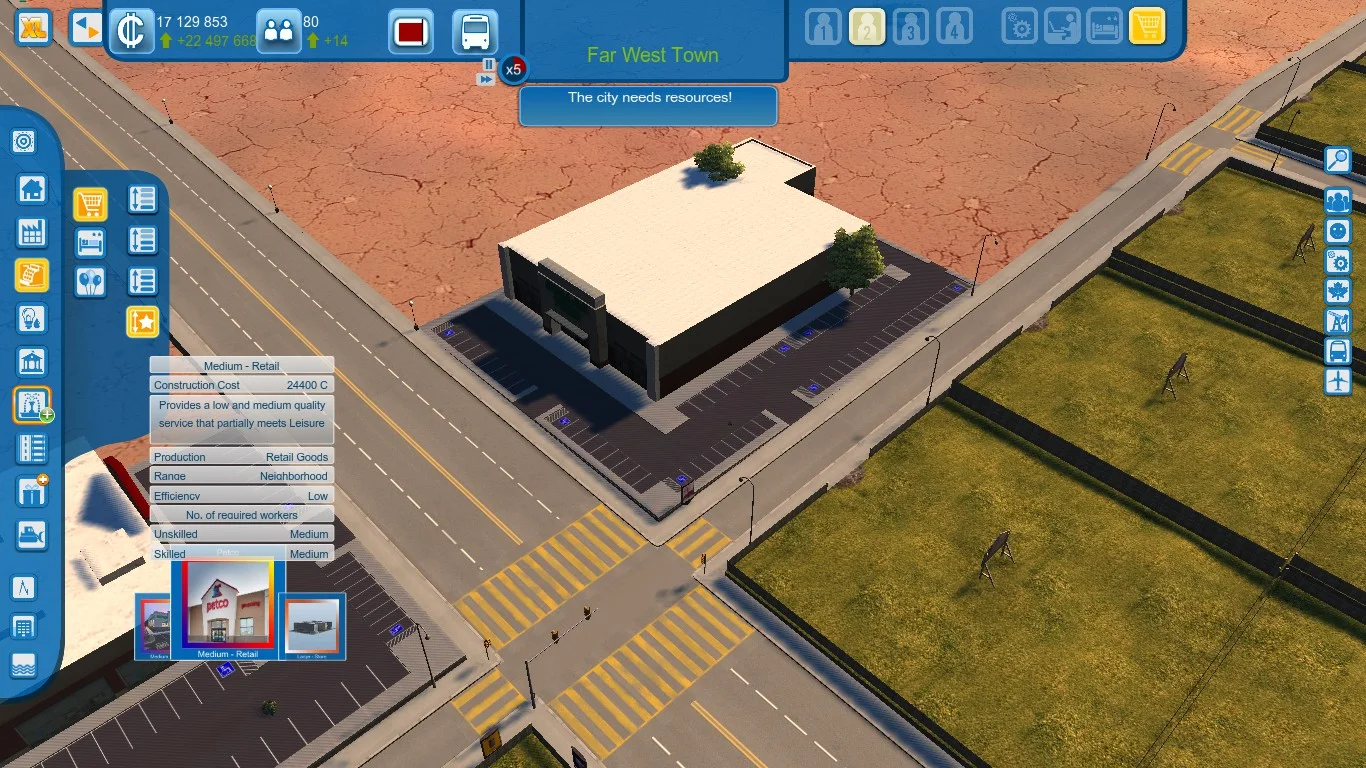Click the fast-forward speed button
The width and height of the screenshot is (1366, 768).
pyautogui.click(x=486, y=79)
